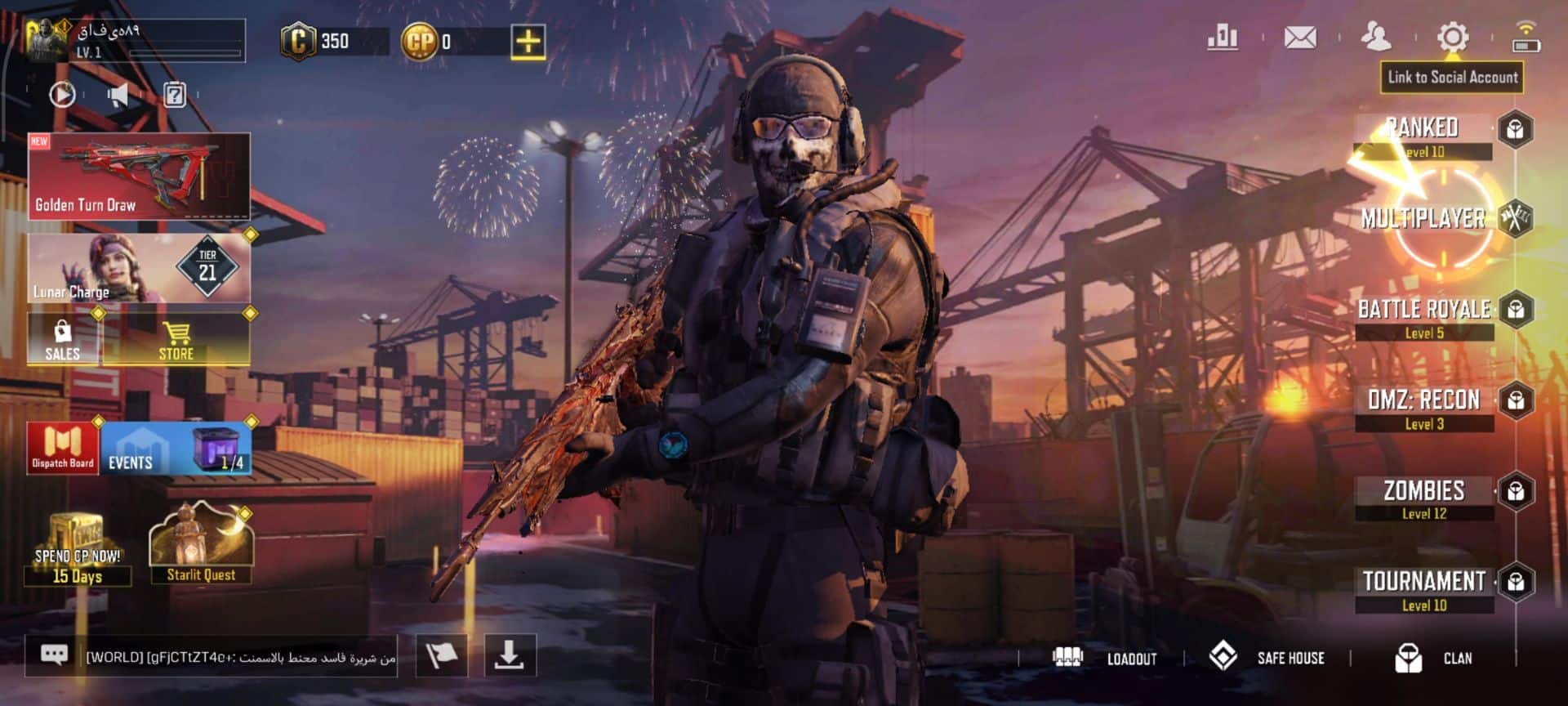Image resolution: width=1568 pixels, height=706 pixels.
Task: Select the Tournament mode
Action: coord(1424,589)
